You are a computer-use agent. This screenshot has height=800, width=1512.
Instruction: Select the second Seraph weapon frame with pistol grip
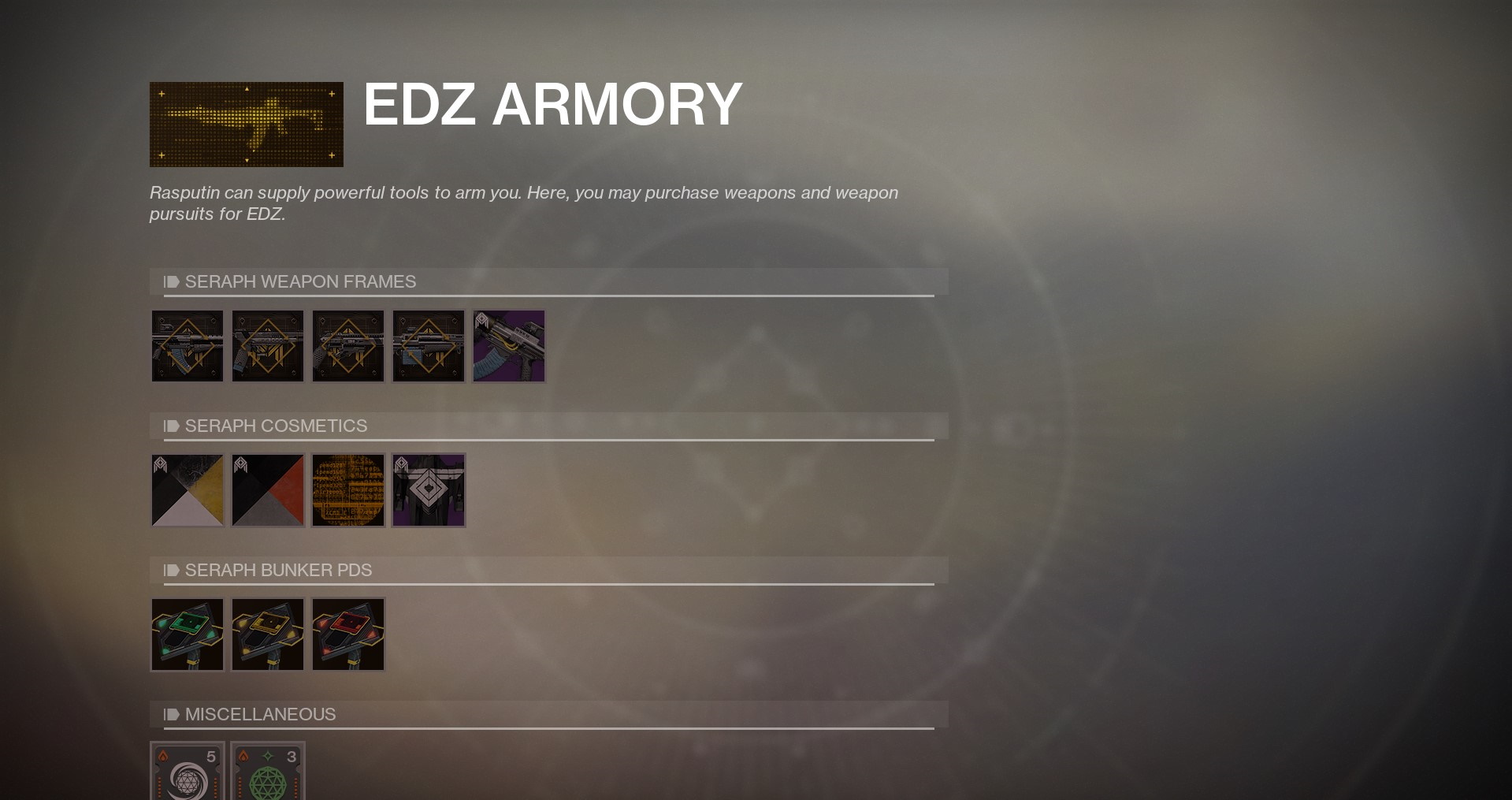pos(267,345)
